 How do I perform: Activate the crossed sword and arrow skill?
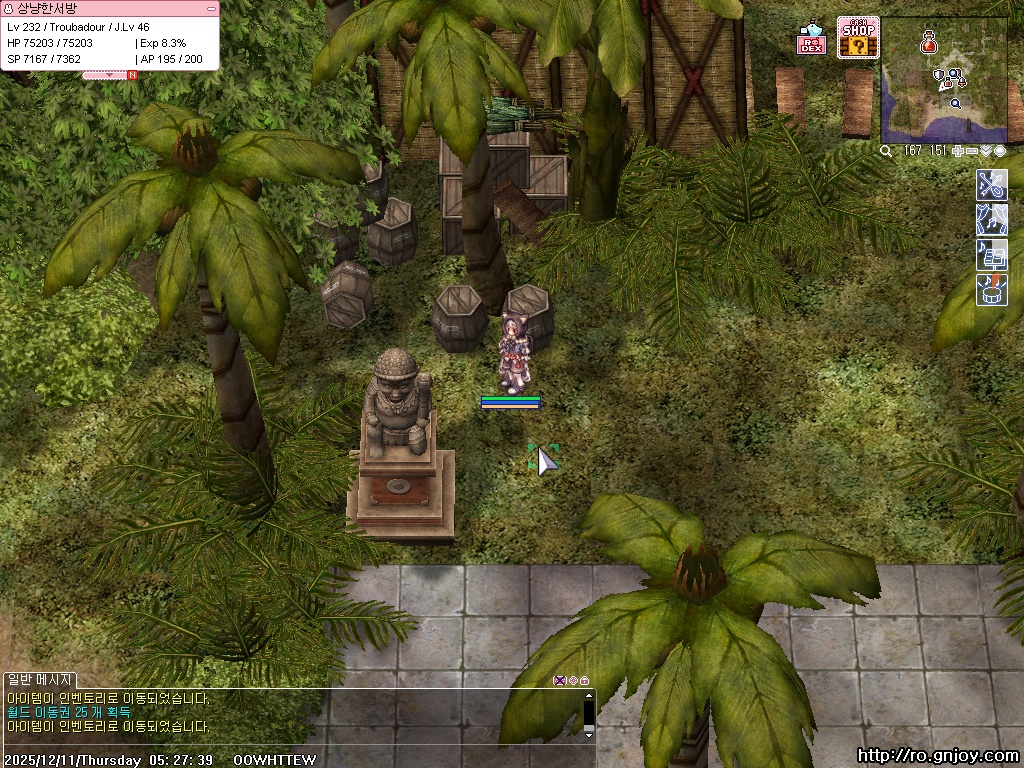coord(991,185)
